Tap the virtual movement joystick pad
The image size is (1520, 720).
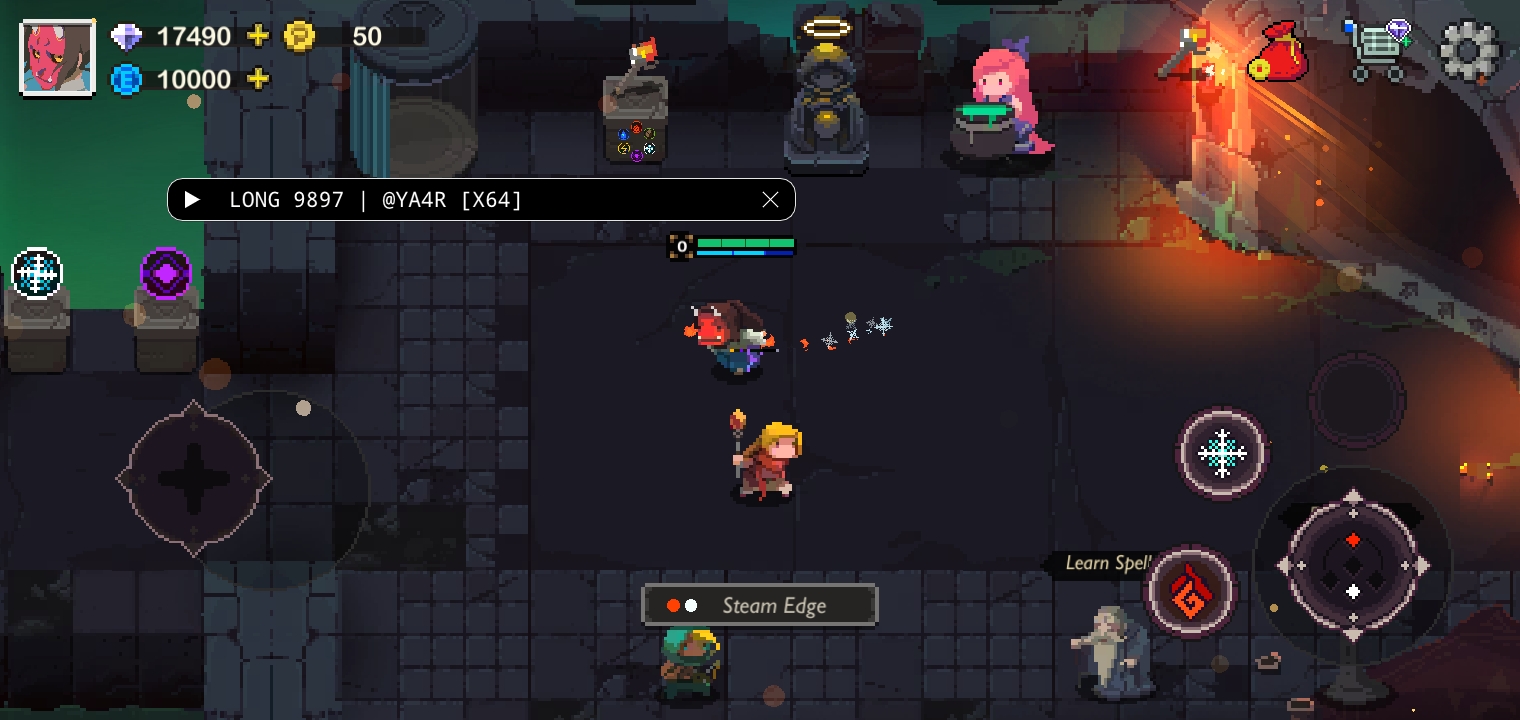tap(194, 479)
